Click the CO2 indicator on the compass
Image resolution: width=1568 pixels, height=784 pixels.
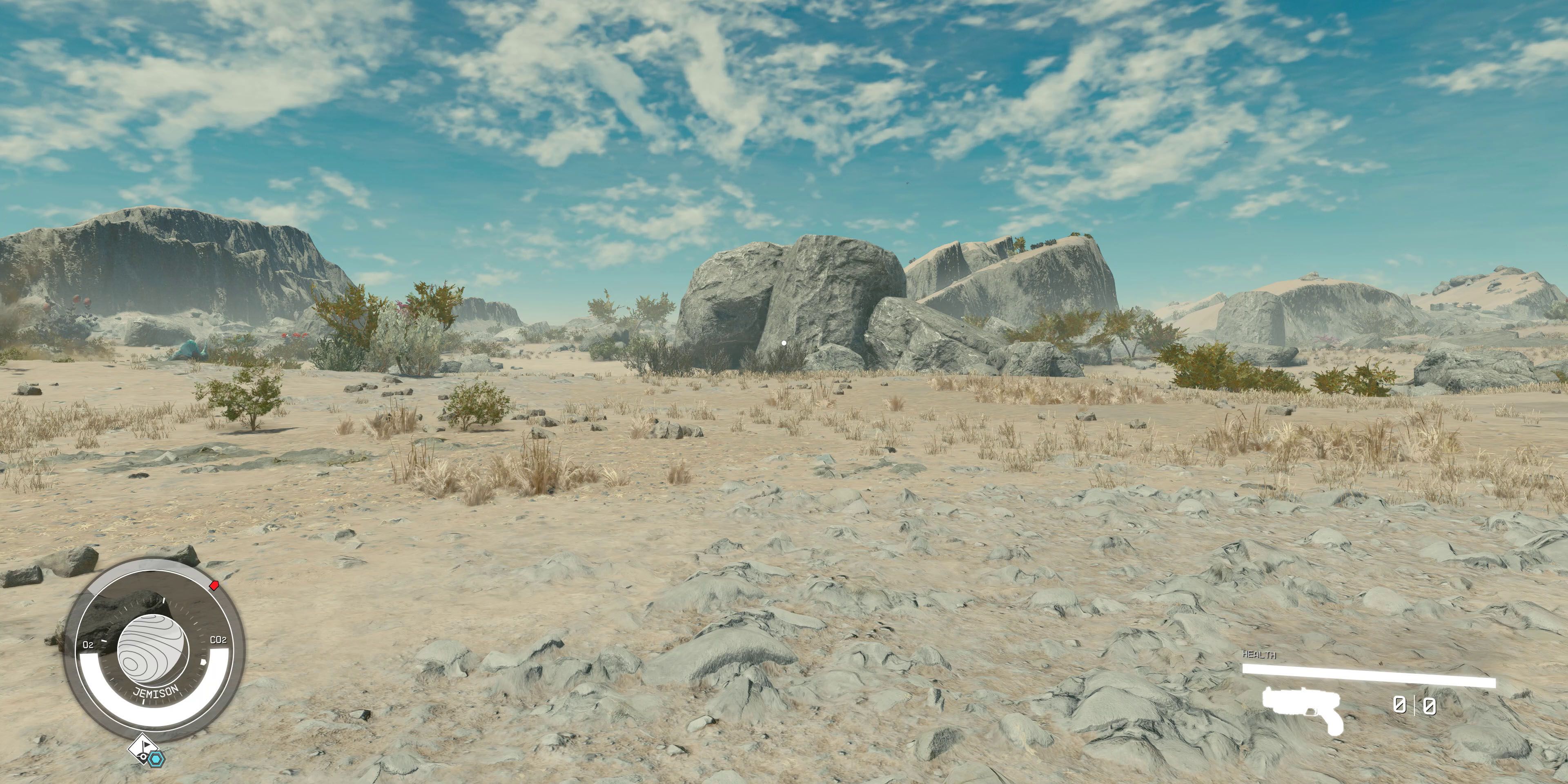(219, 640)
